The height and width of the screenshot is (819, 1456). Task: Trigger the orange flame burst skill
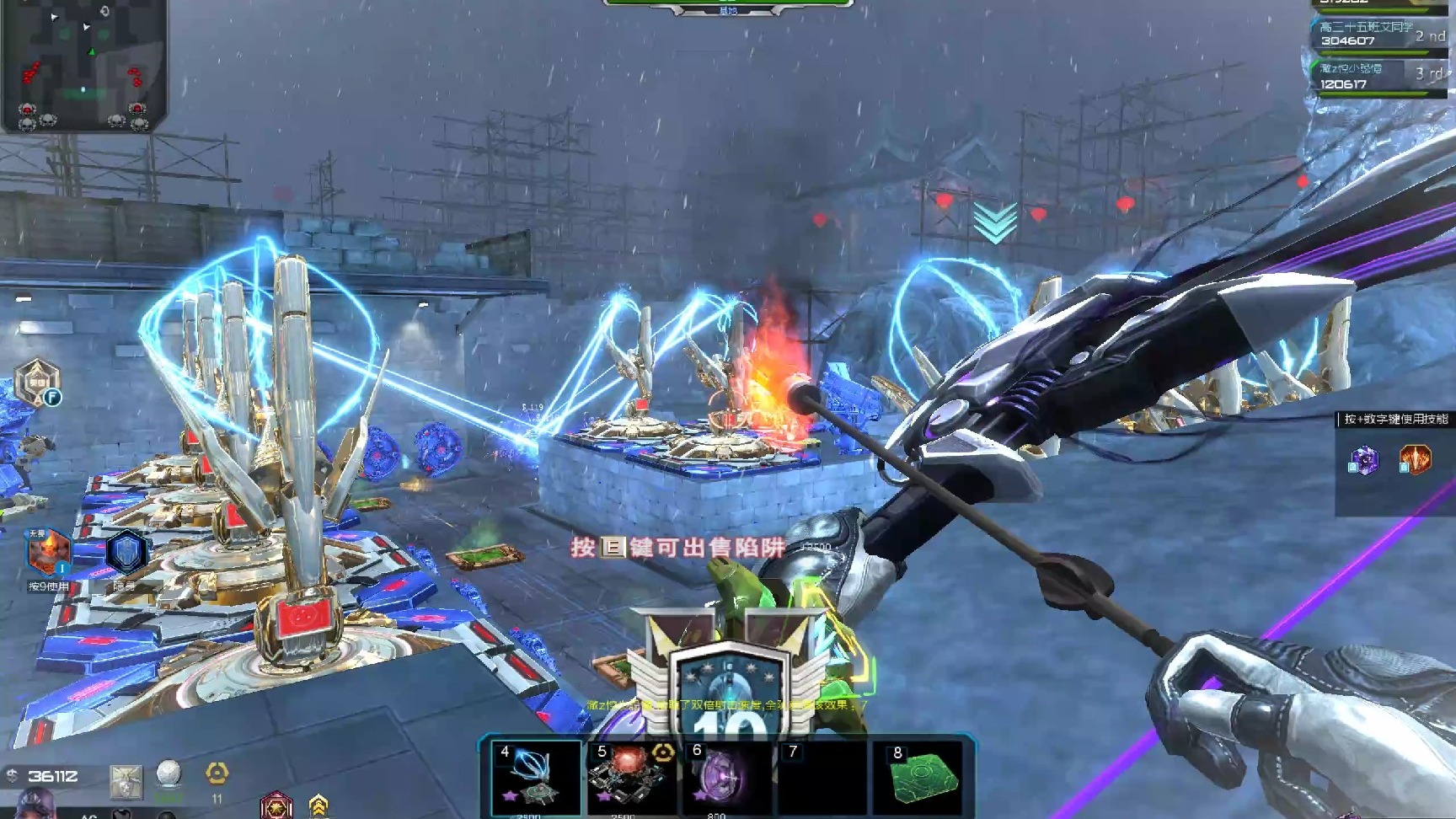click(x=1415, y=459)
